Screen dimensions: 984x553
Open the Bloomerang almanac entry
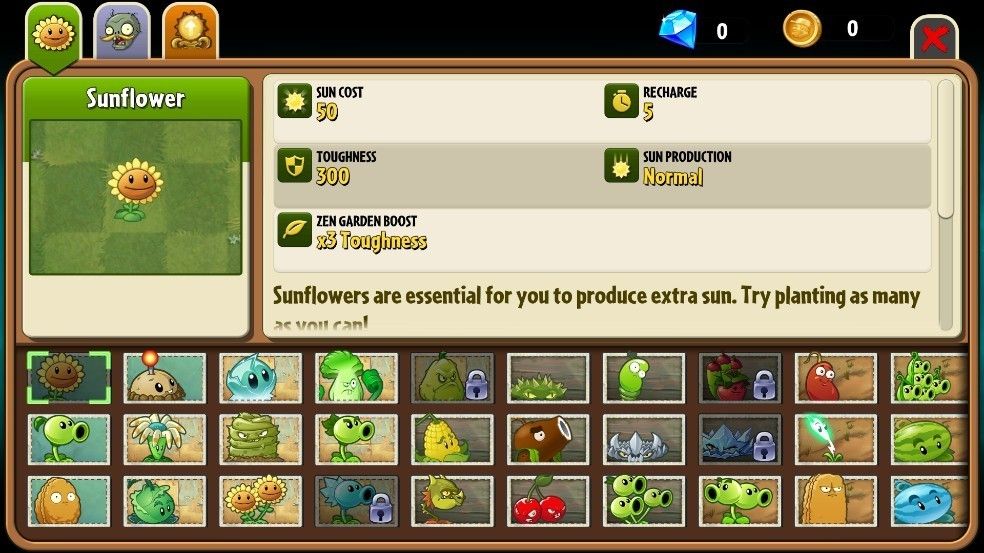(x=164, y=439)
